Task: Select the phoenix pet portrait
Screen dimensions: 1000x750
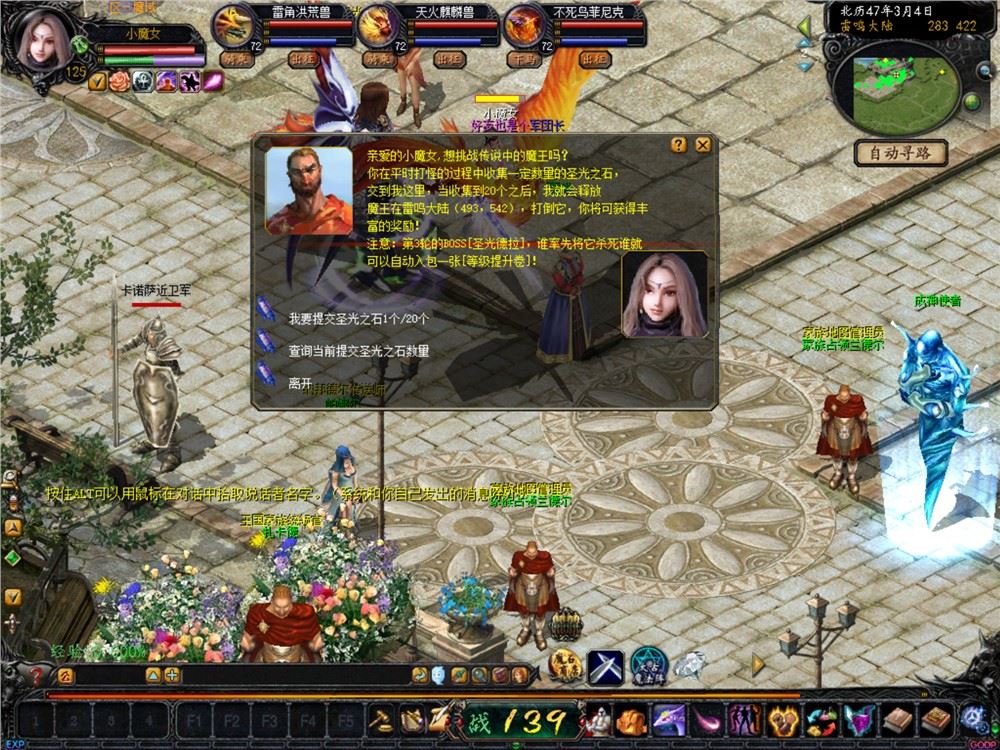Action: (523, 26)
